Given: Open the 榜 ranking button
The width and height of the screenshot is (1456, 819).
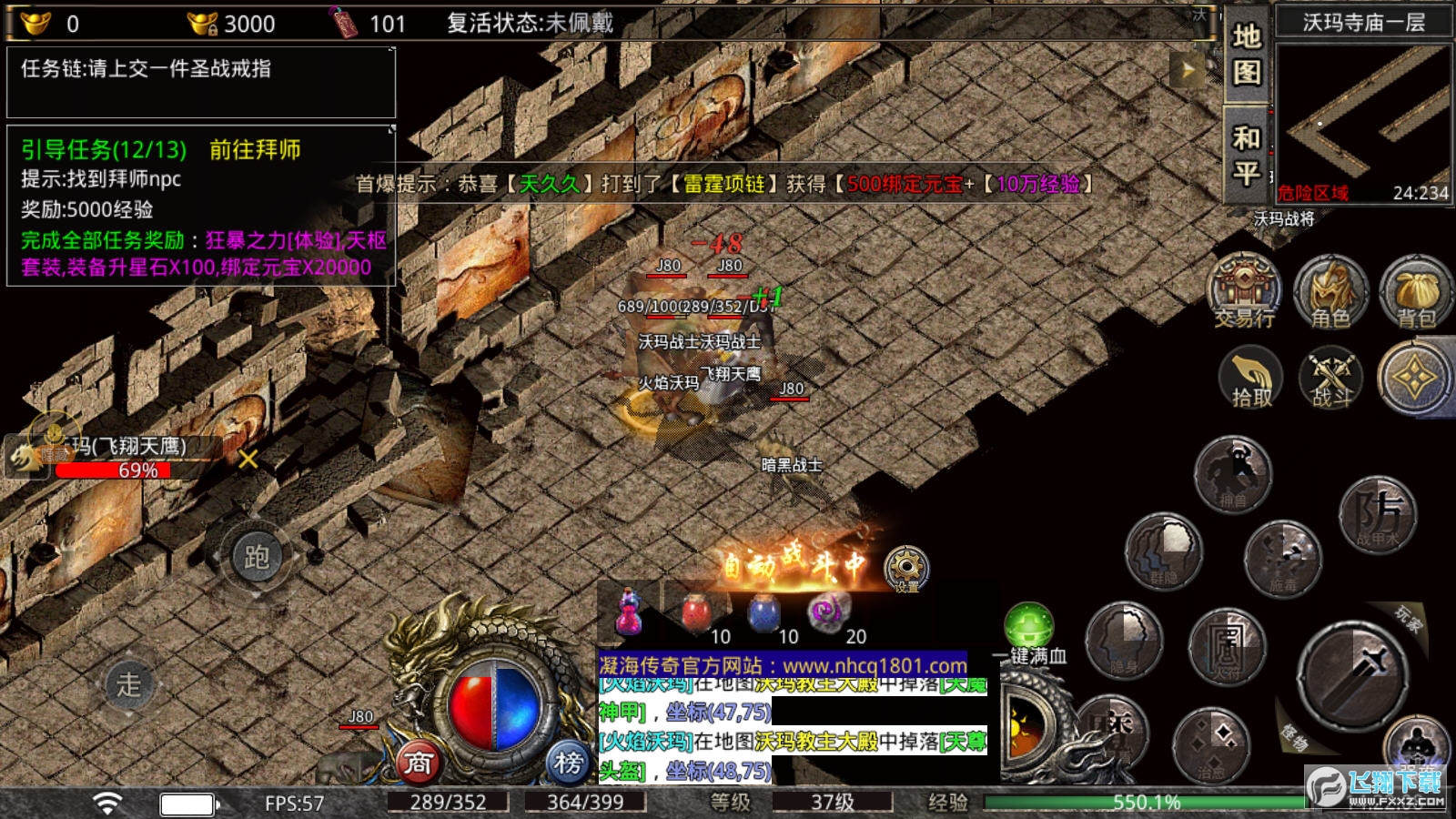Looking at the screenshot, I should coord(569,763).
